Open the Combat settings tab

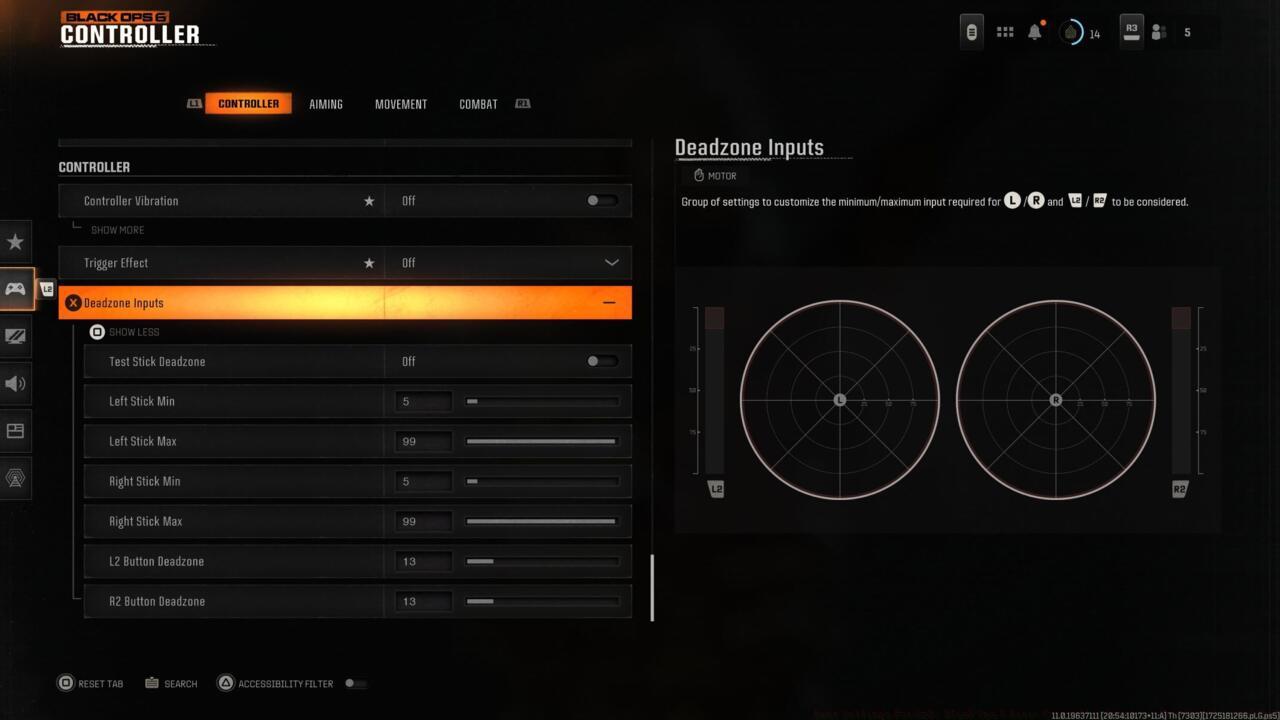click(x=477, y=103)
